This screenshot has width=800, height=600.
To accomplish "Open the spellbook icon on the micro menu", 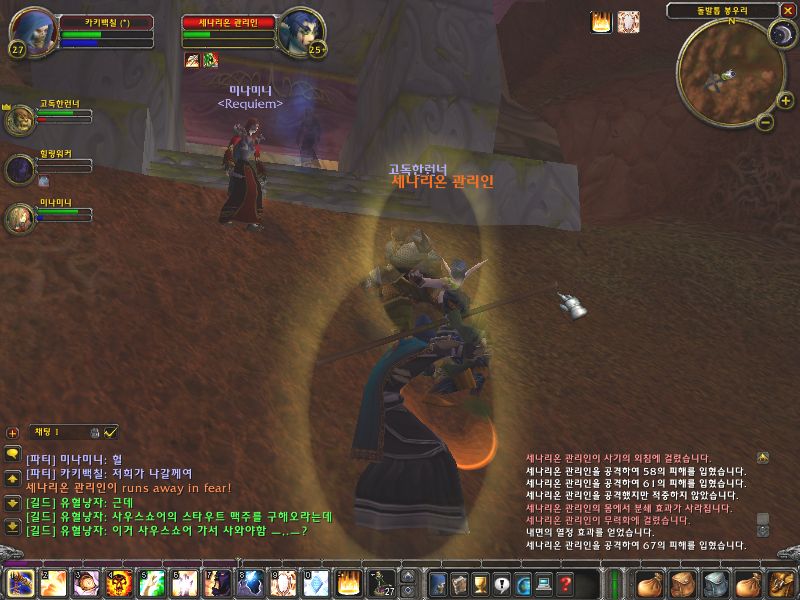I will point(458,583).
